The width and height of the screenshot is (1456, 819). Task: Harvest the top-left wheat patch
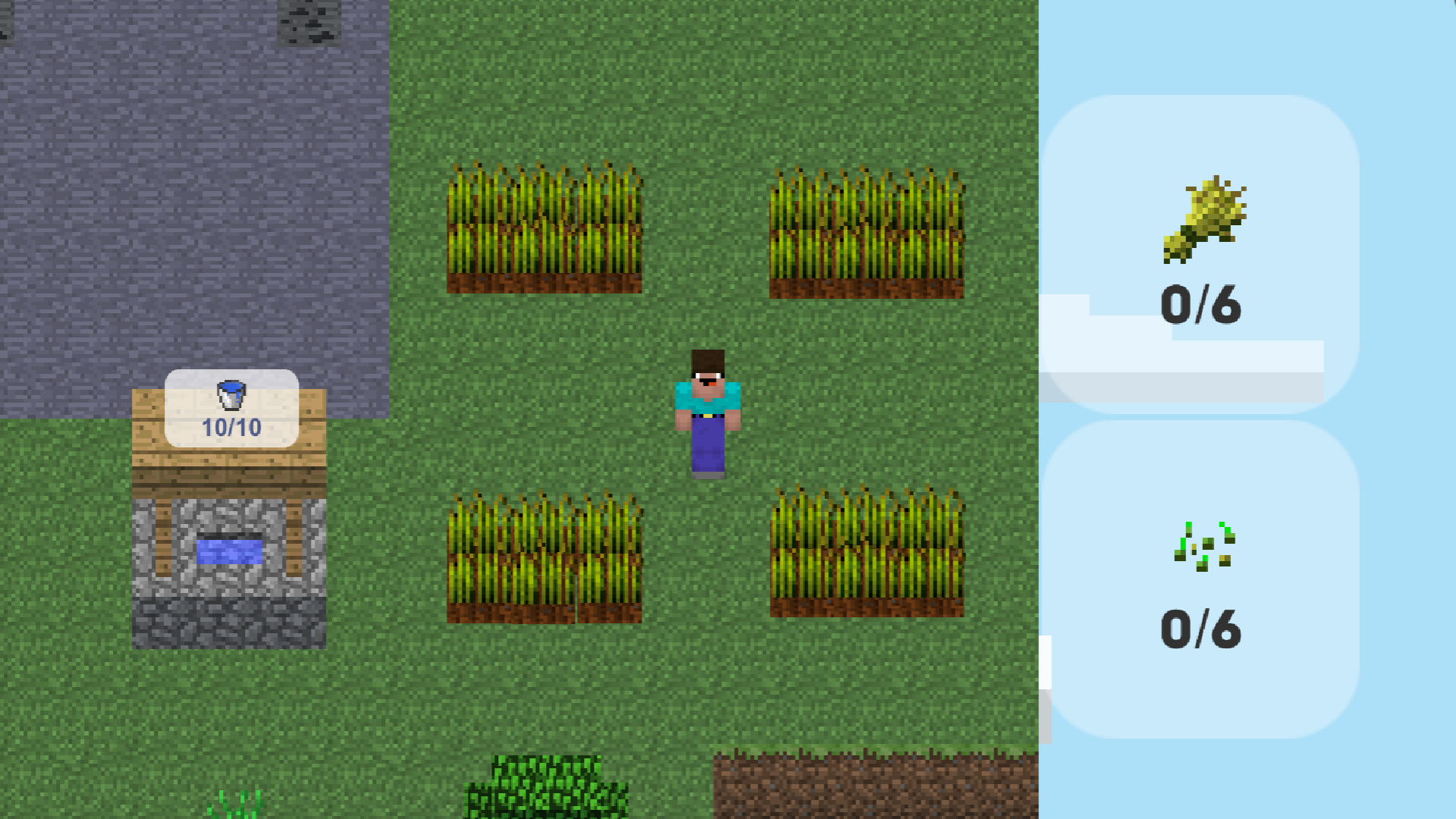coord(546,227)
